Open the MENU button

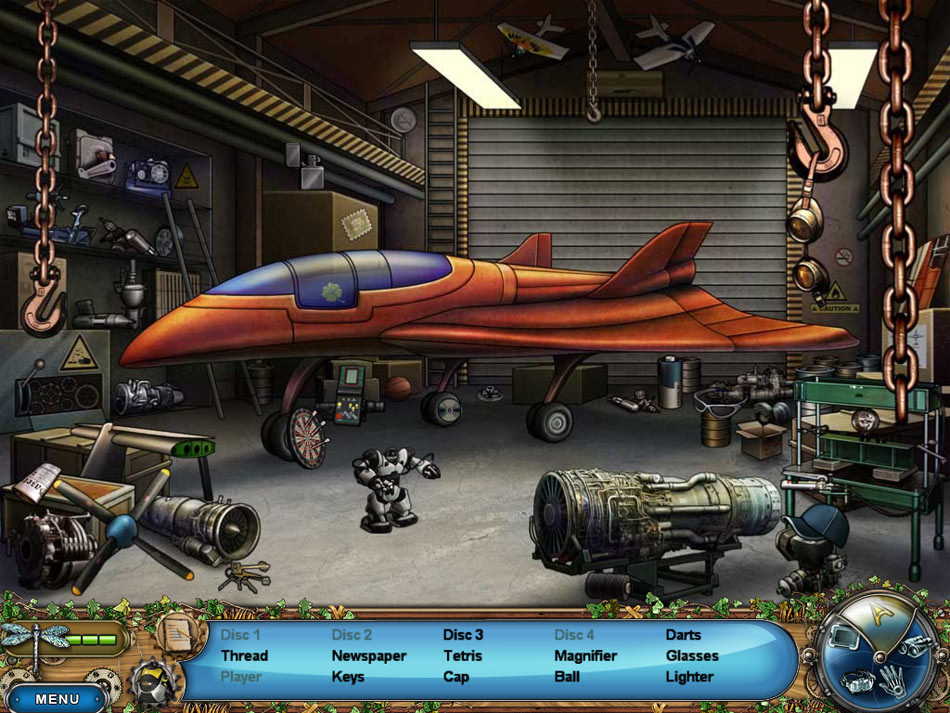[x=56, y=699]
